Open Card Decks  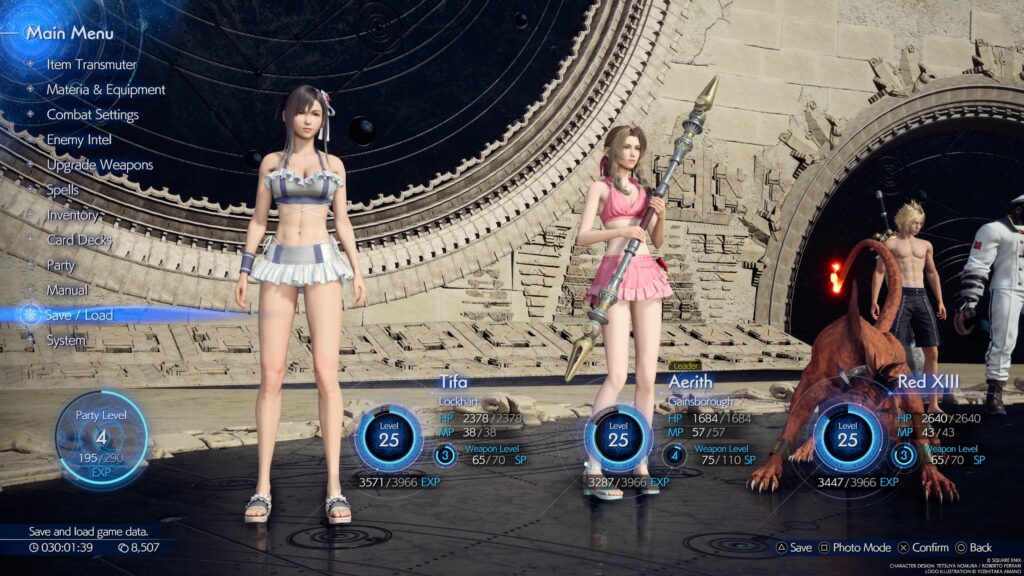79,240
